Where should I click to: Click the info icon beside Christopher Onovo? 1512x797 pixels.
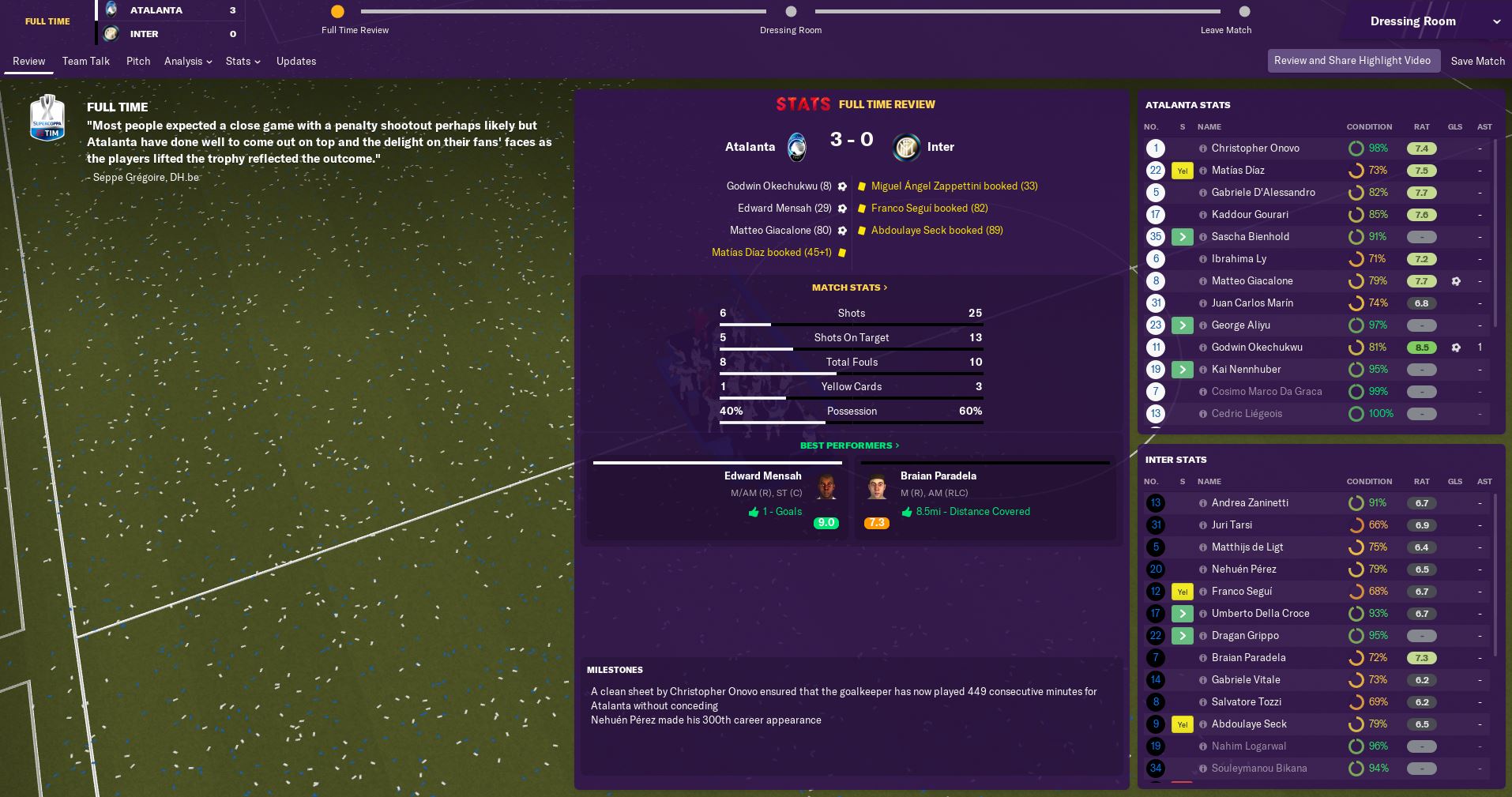1202,148
